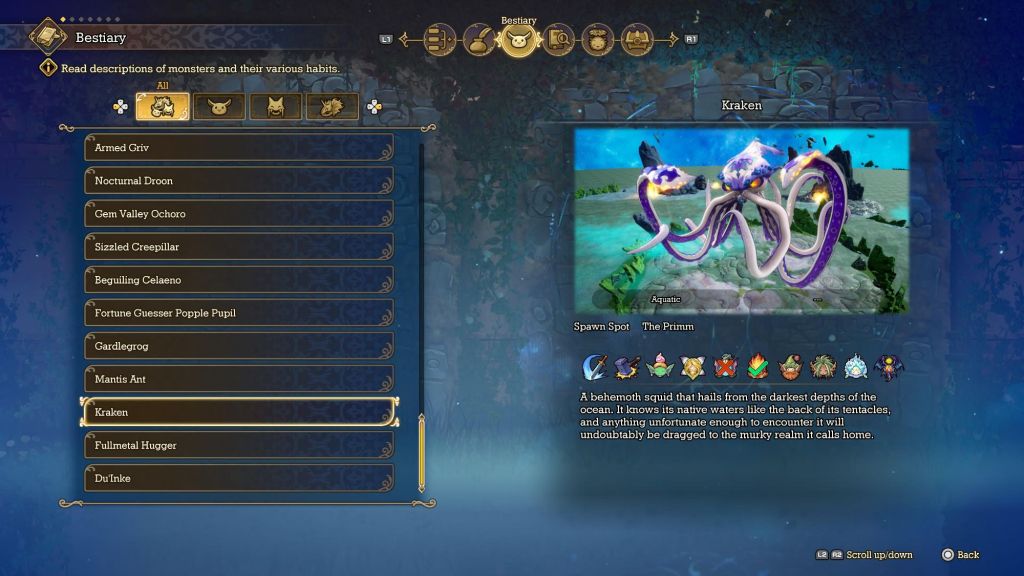Image resolution: width=1024 pixels, height=576 pixels.
Task: Select Armed Griv from the monster list
Action: pos(238,148)
